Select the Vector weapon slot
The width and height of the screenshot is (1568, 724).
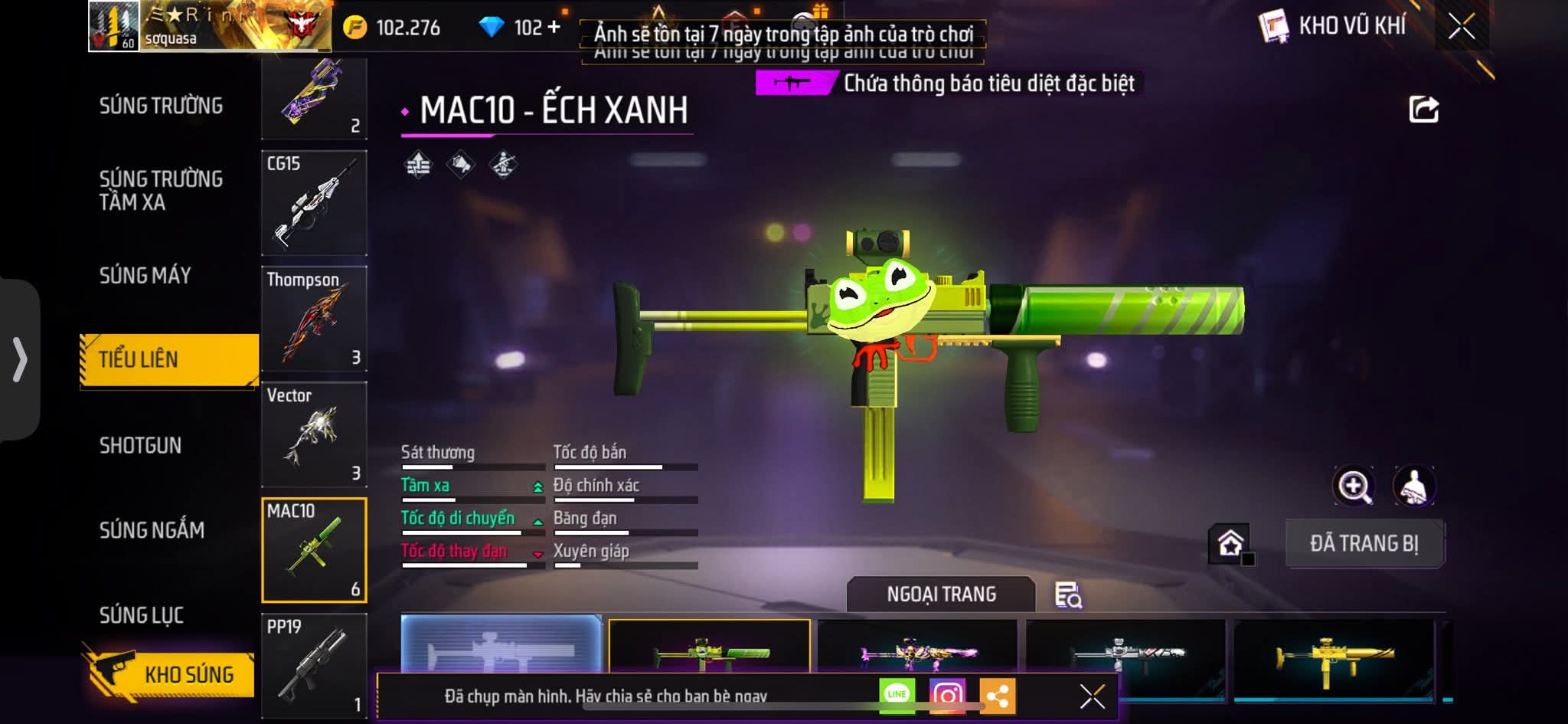click(x=314, y=434)
